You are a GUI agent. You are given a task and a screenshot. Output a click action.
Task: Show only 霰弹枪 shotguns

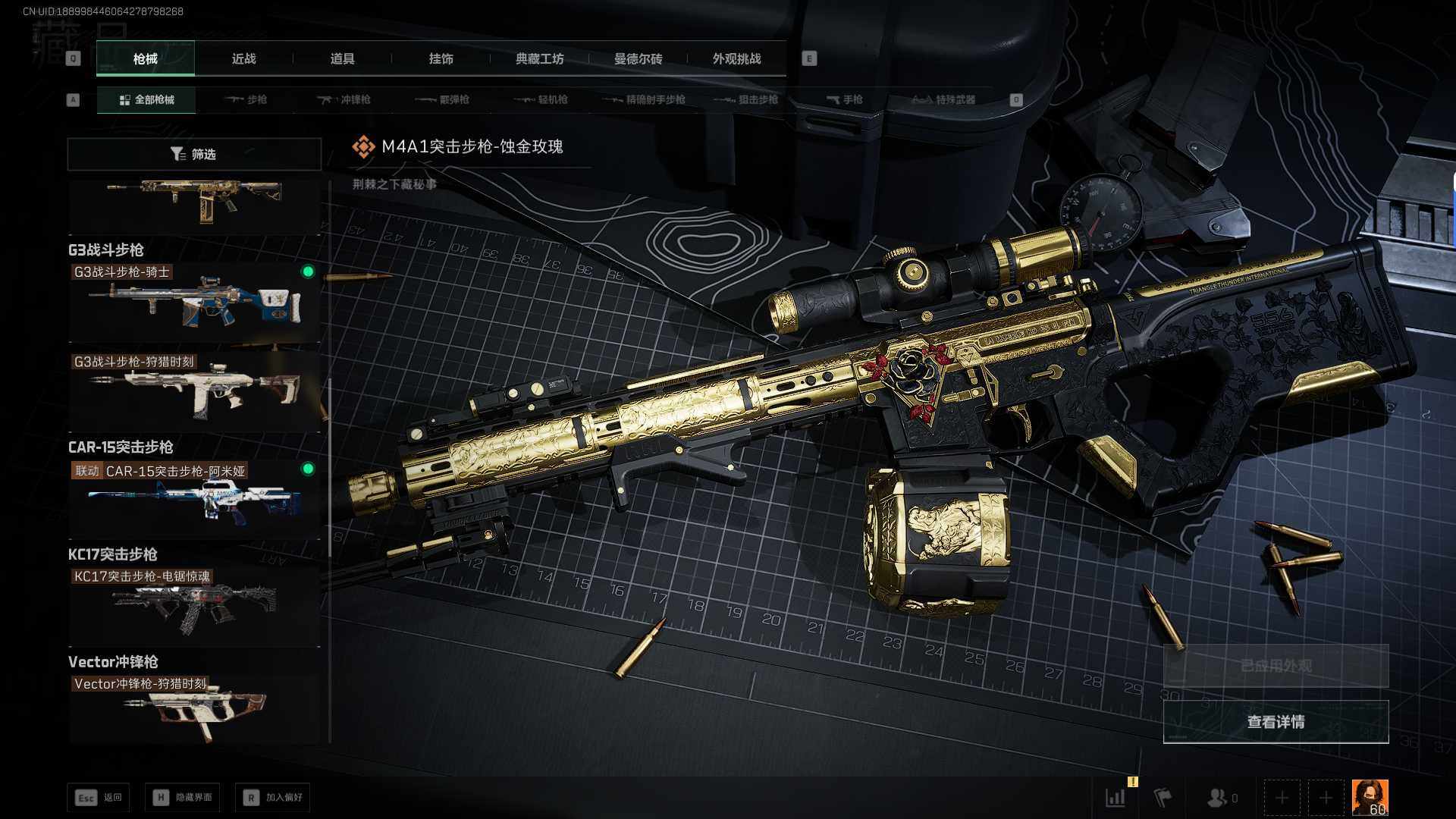click(443, 100)
